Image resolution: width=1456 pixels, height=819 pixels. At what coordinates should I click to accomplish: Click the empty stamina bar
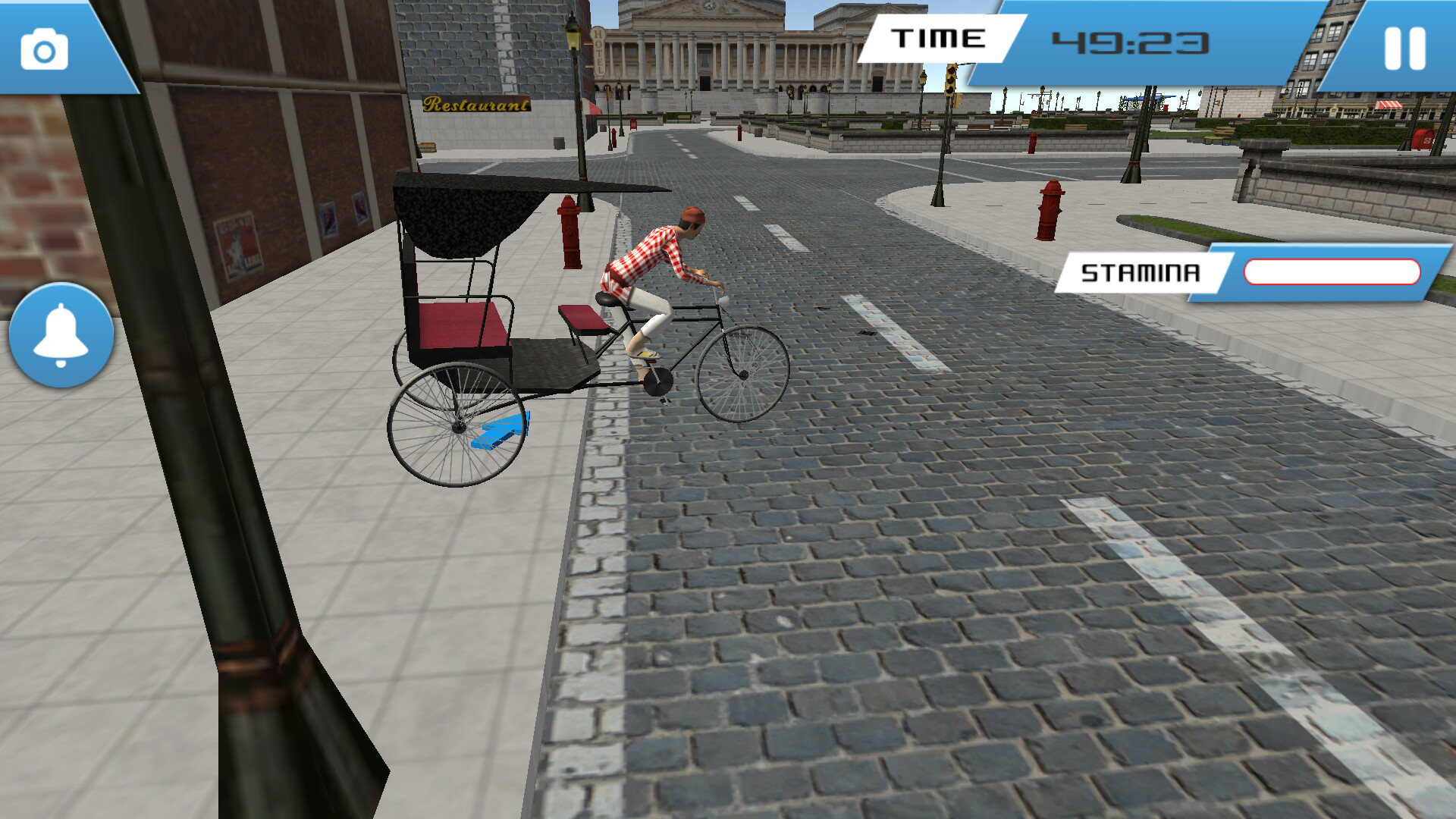click(1333, 270)
